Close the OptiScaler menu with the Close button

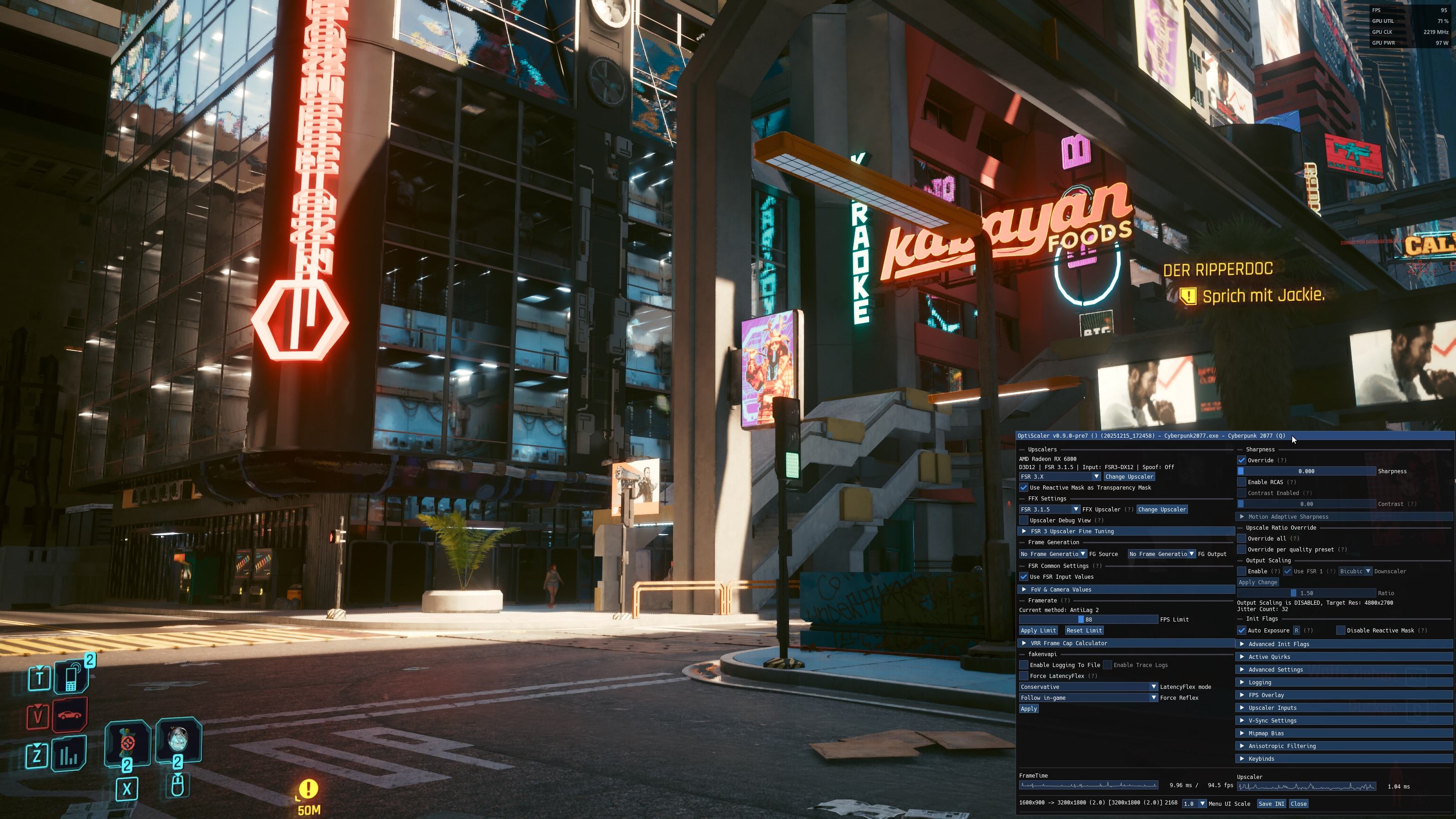1298,804
